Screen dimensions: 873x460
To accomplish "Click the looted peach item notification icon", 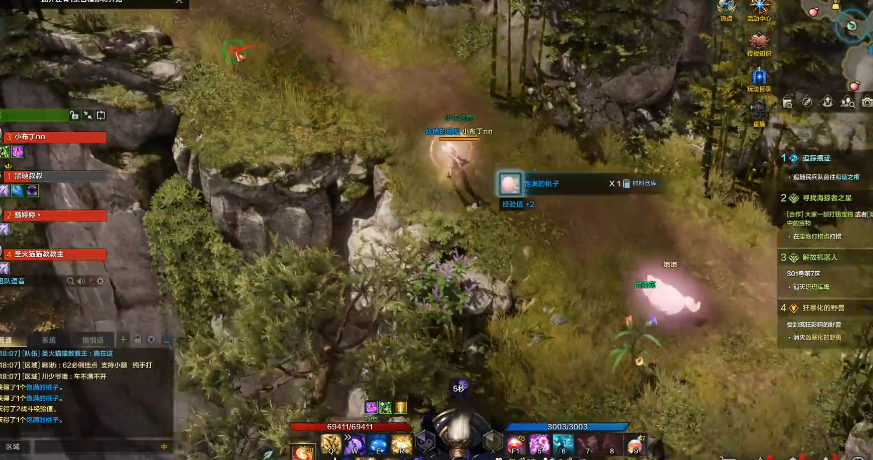I will click(x=511, y=184).
